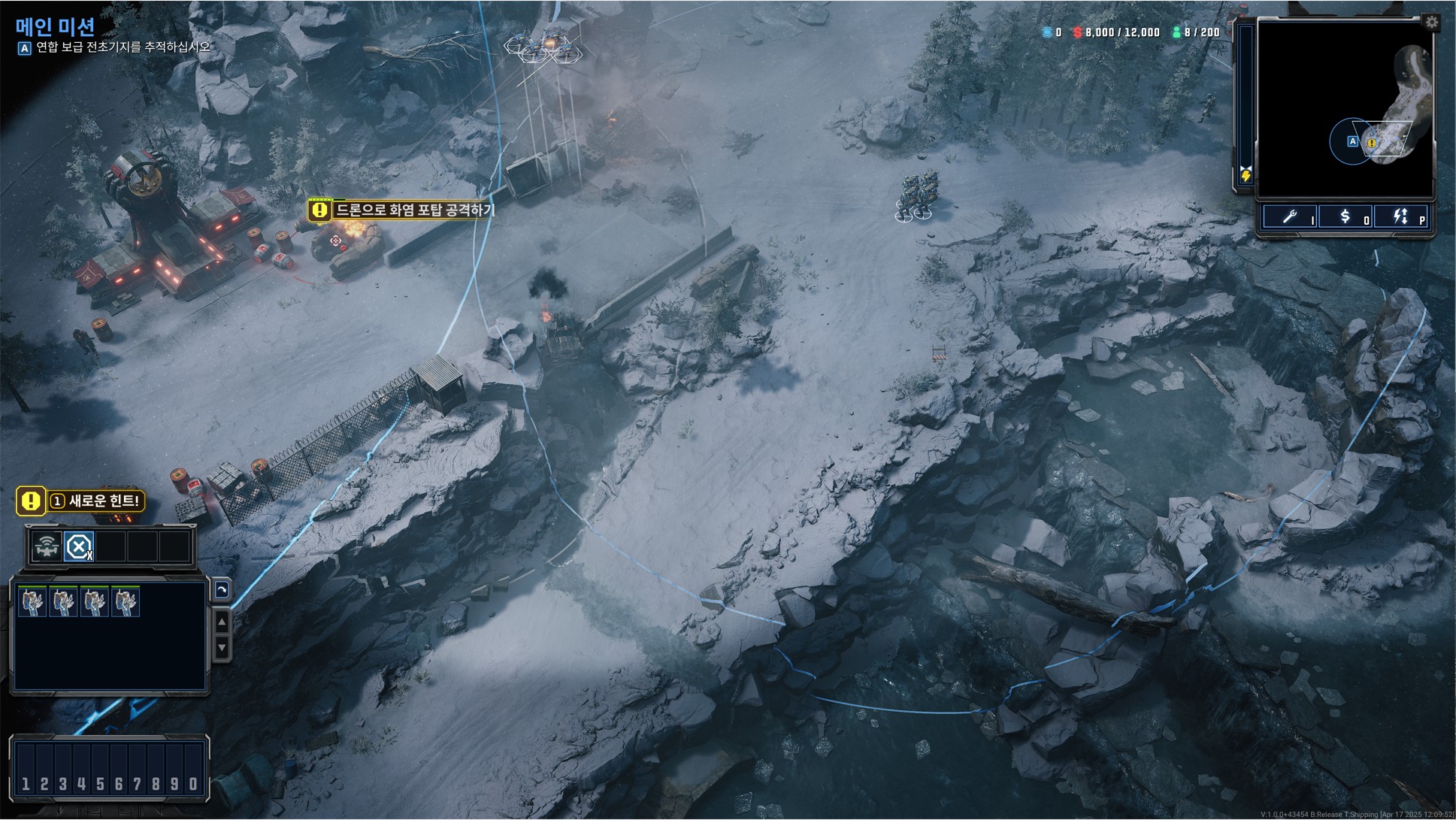Select the yellow alert marker on the minimap
Image resolution: width=1456 pixels, height=820 pixels.
click(1371, 143)
